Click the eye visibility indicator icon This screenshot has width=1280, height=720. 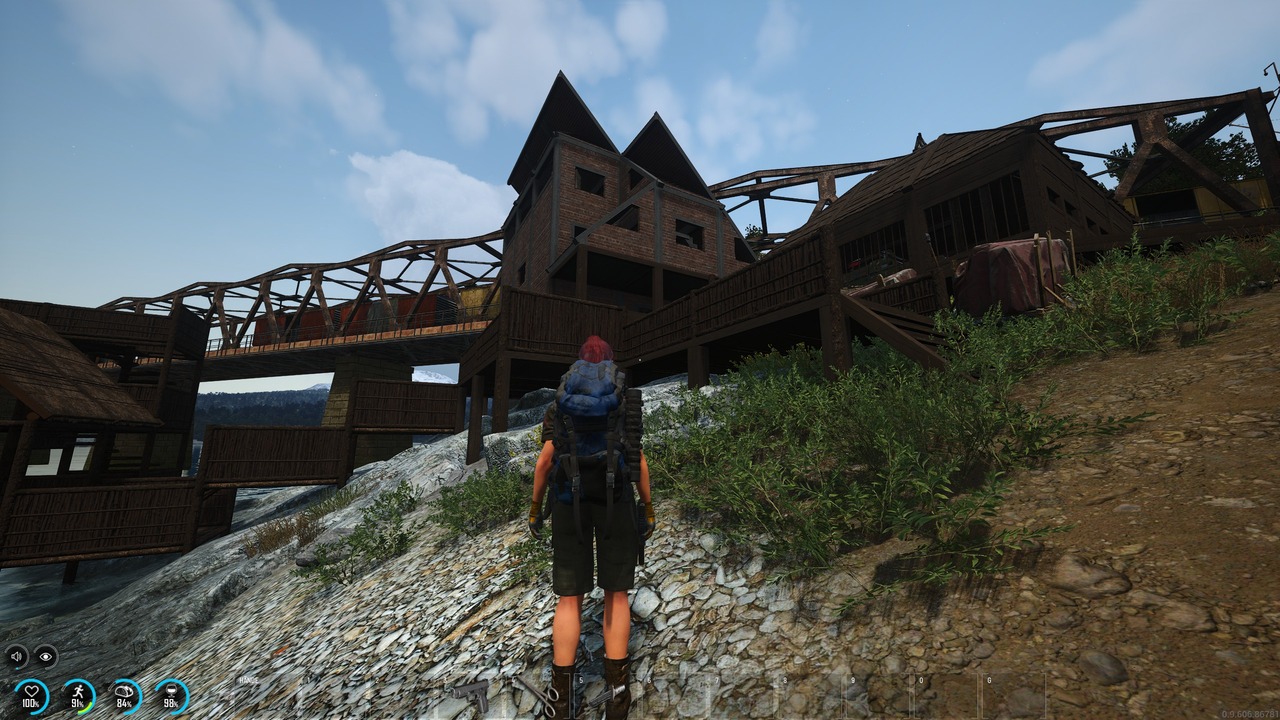pos(45,657)
